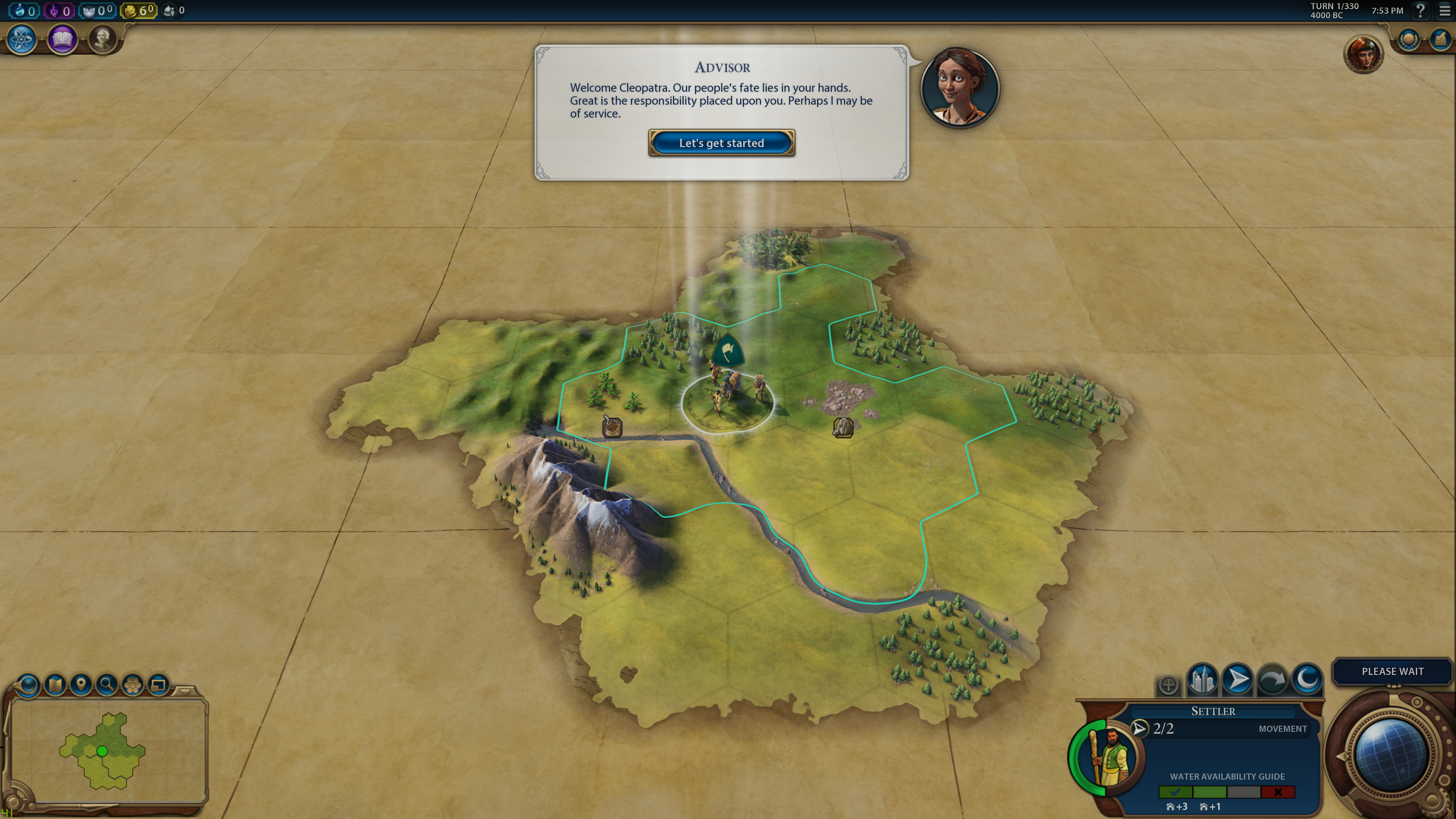Collapse the minimap with the arrow tab
The image size is (1456, 819).
click(x=184, y=691)
